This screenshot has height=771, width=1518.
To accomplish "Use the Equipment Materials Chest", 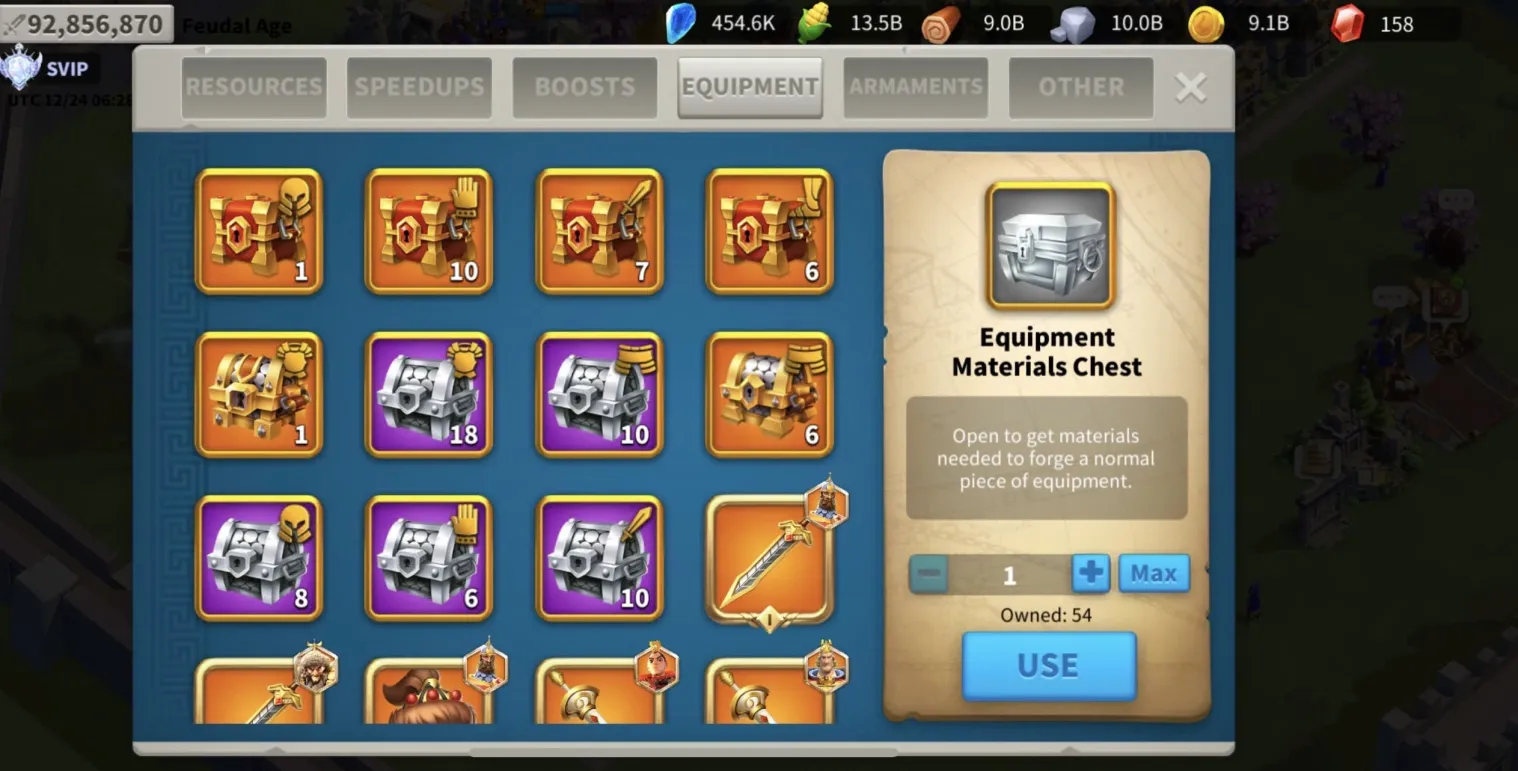I will click(x=1049, y=666).
